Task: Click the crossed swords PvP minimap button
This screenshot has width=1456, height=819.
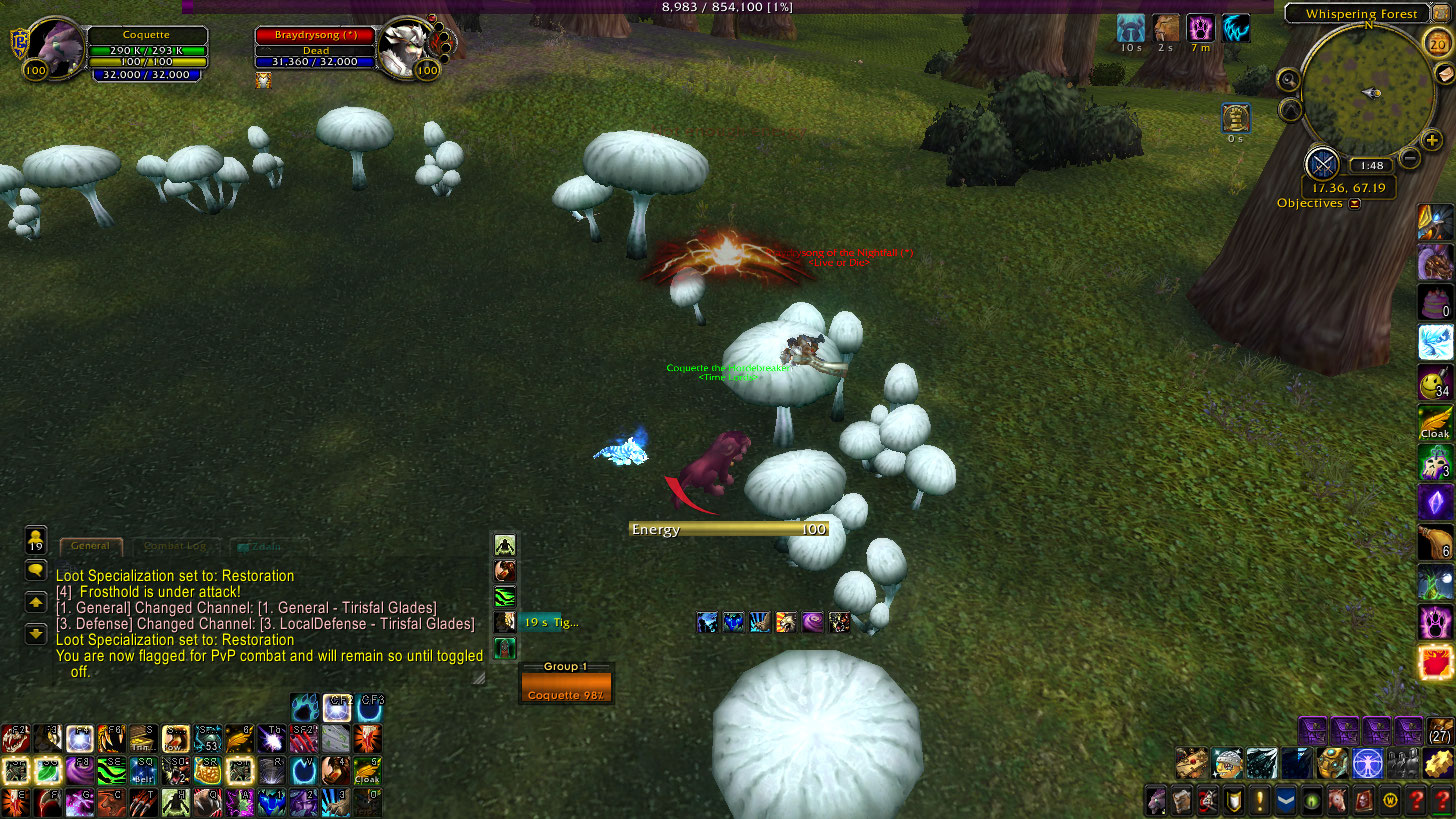Action: (1322, 163)
